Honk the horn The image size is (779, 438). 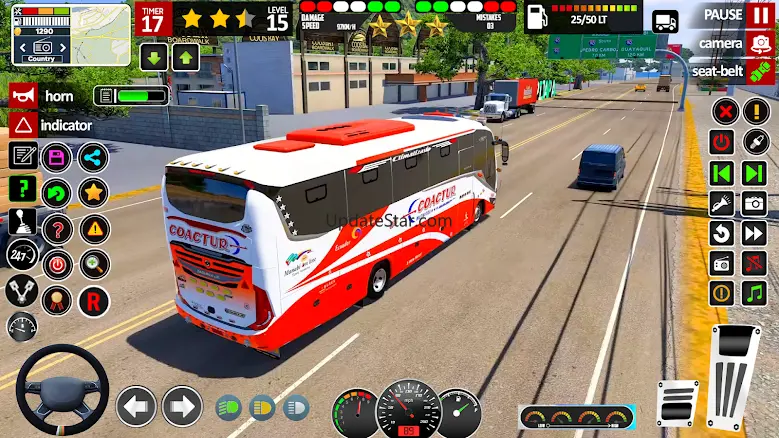[x=23, y=96]
